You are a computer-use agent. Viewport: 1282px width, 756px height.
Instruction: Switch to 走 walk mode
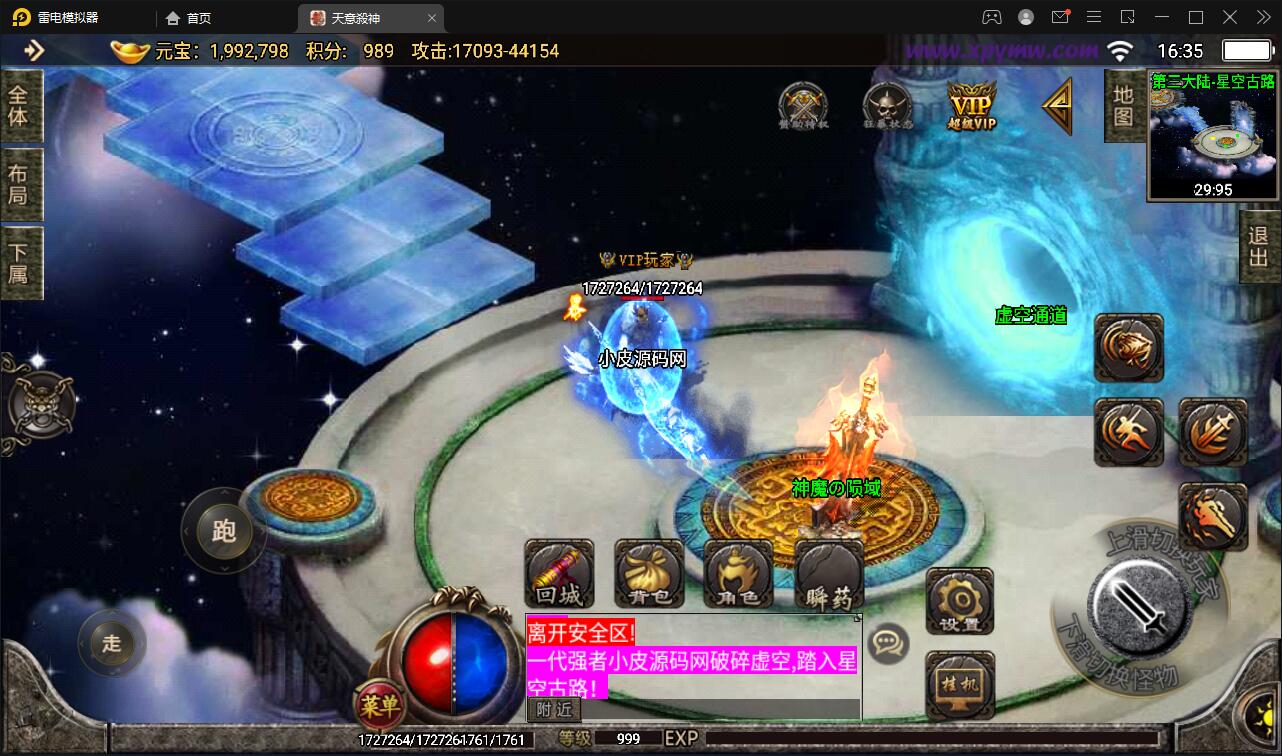click(111, 643)
